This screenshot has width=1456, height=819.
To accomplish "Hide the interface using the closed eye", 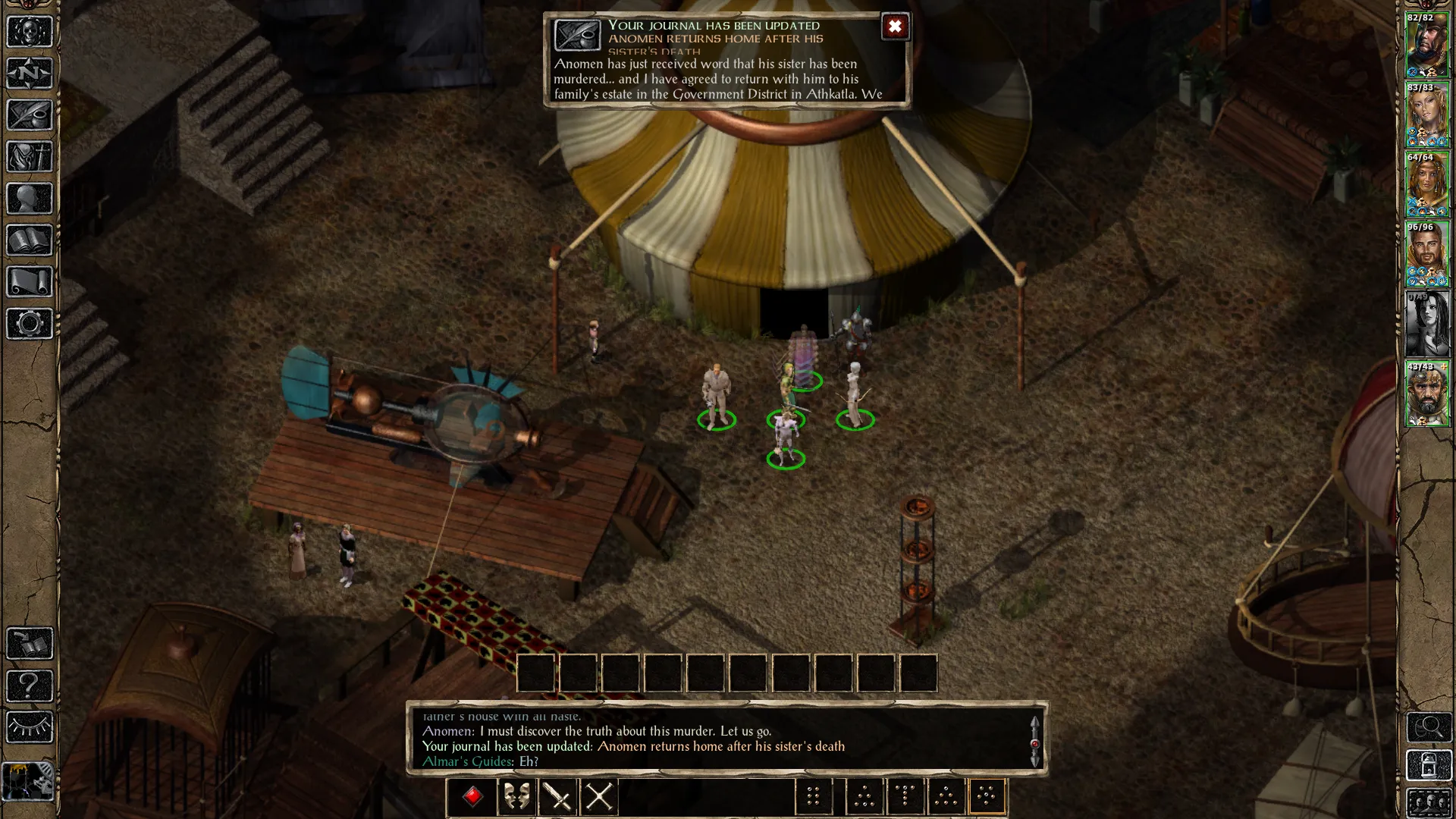I will pos(30,727).
